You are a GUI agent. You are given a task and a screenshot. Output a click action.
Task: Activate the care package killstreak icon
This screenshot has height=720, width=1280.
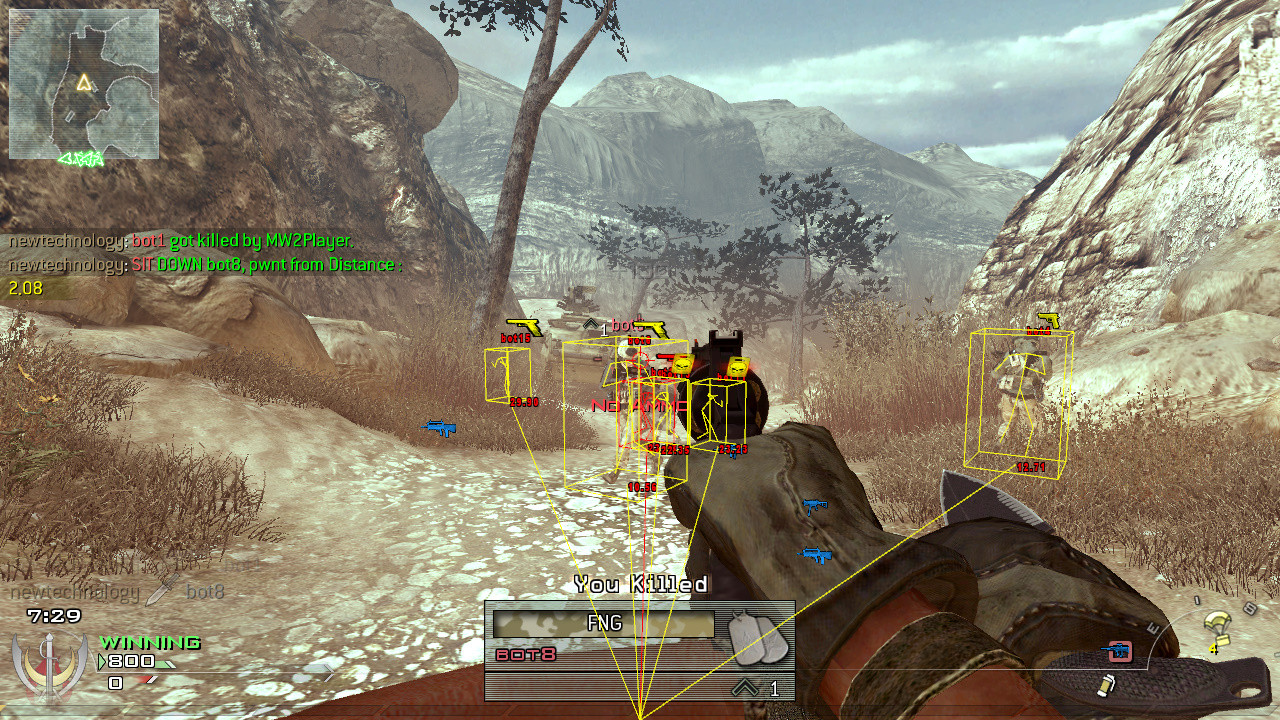coord(1216,627)
